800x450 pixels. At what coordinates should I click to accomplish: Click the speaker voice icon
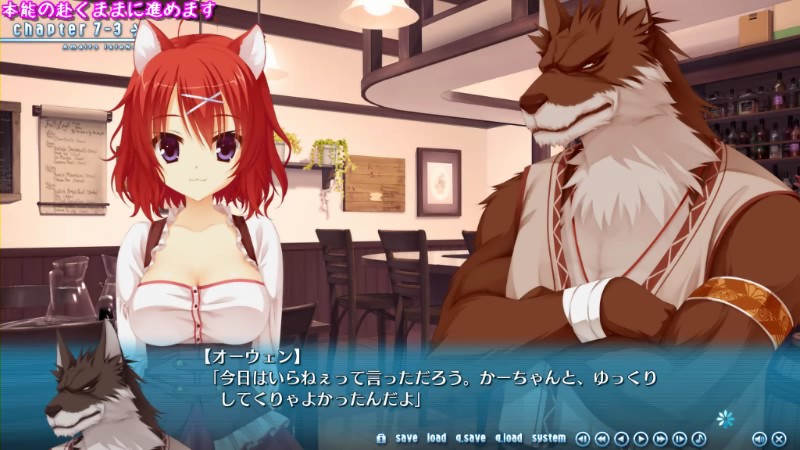pos(759,438)
